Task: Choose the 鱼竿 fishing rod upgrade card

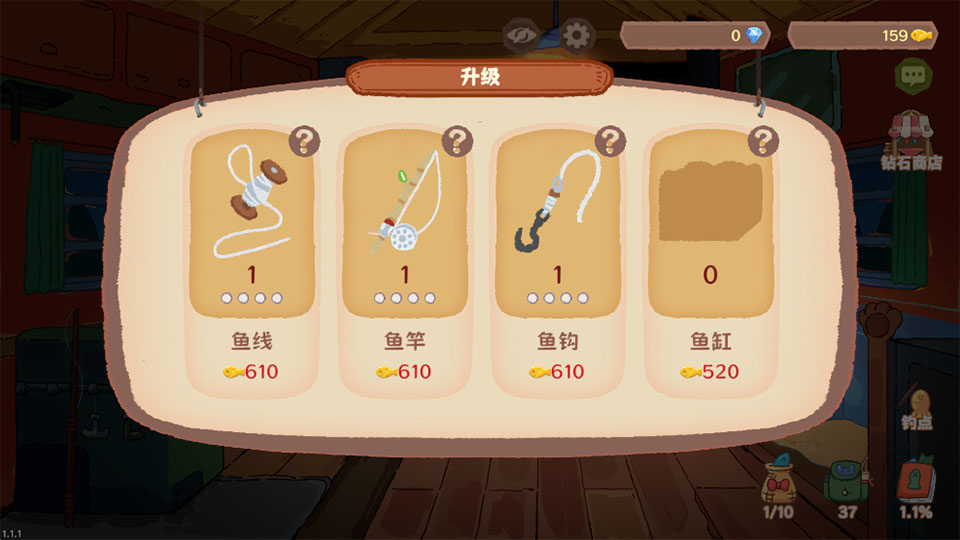Action: (405, 260)
